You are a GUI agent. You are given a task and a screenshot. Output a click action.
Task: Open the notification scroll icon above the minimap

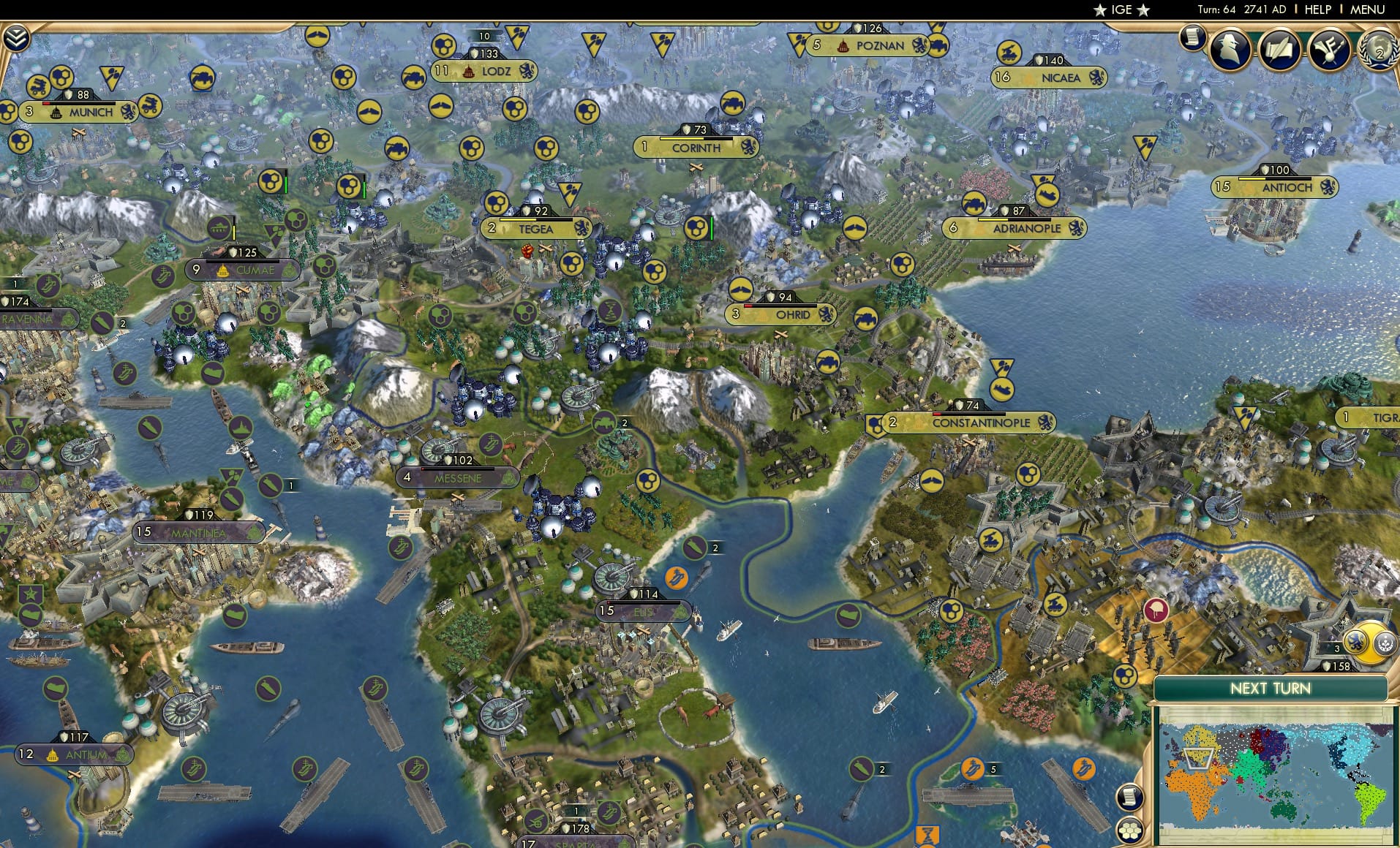point(1130,798)
